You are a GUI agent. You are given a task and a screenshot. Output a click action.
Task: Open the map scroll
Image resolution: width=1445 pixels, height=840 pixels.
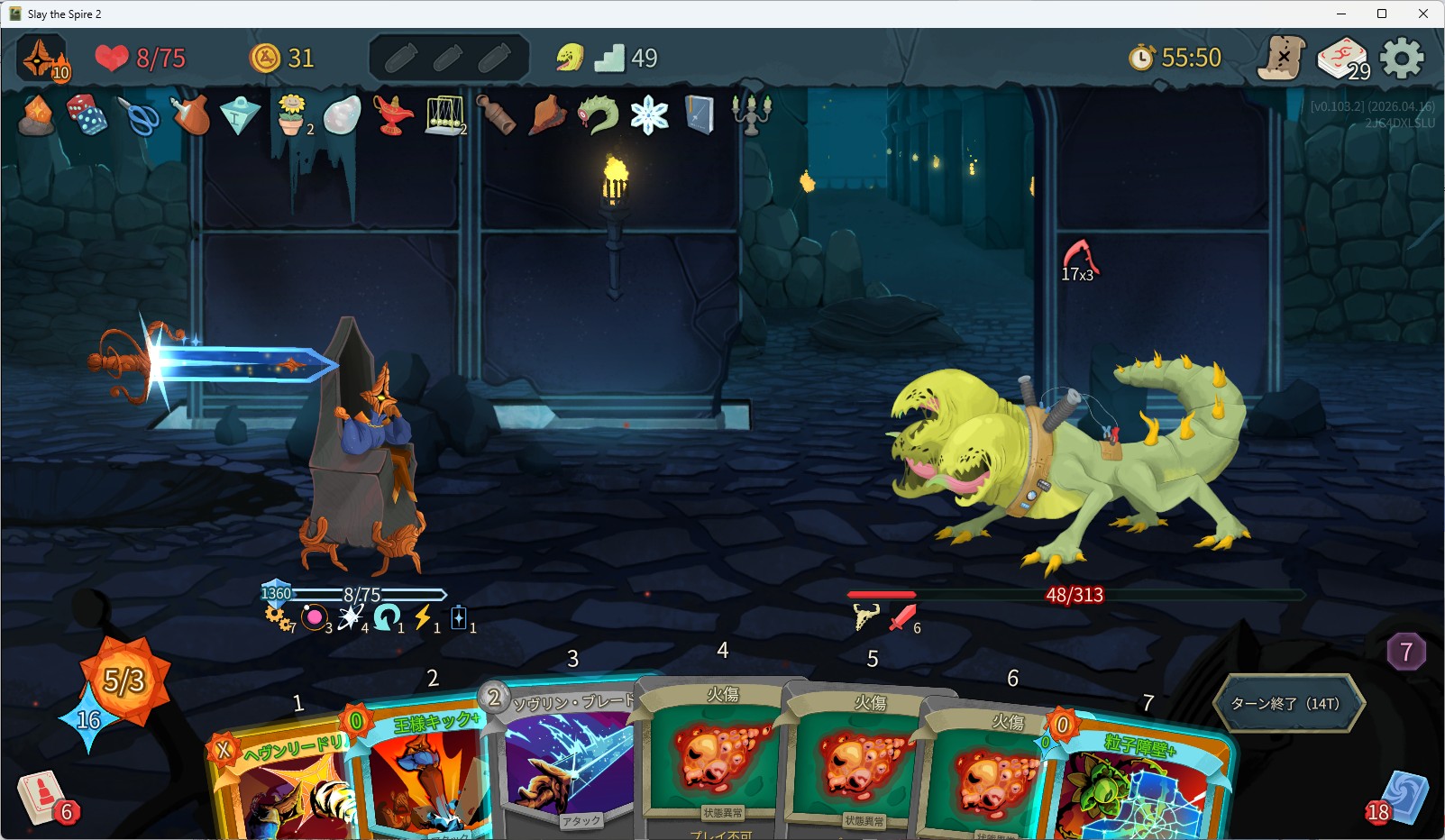point(1282,59)
